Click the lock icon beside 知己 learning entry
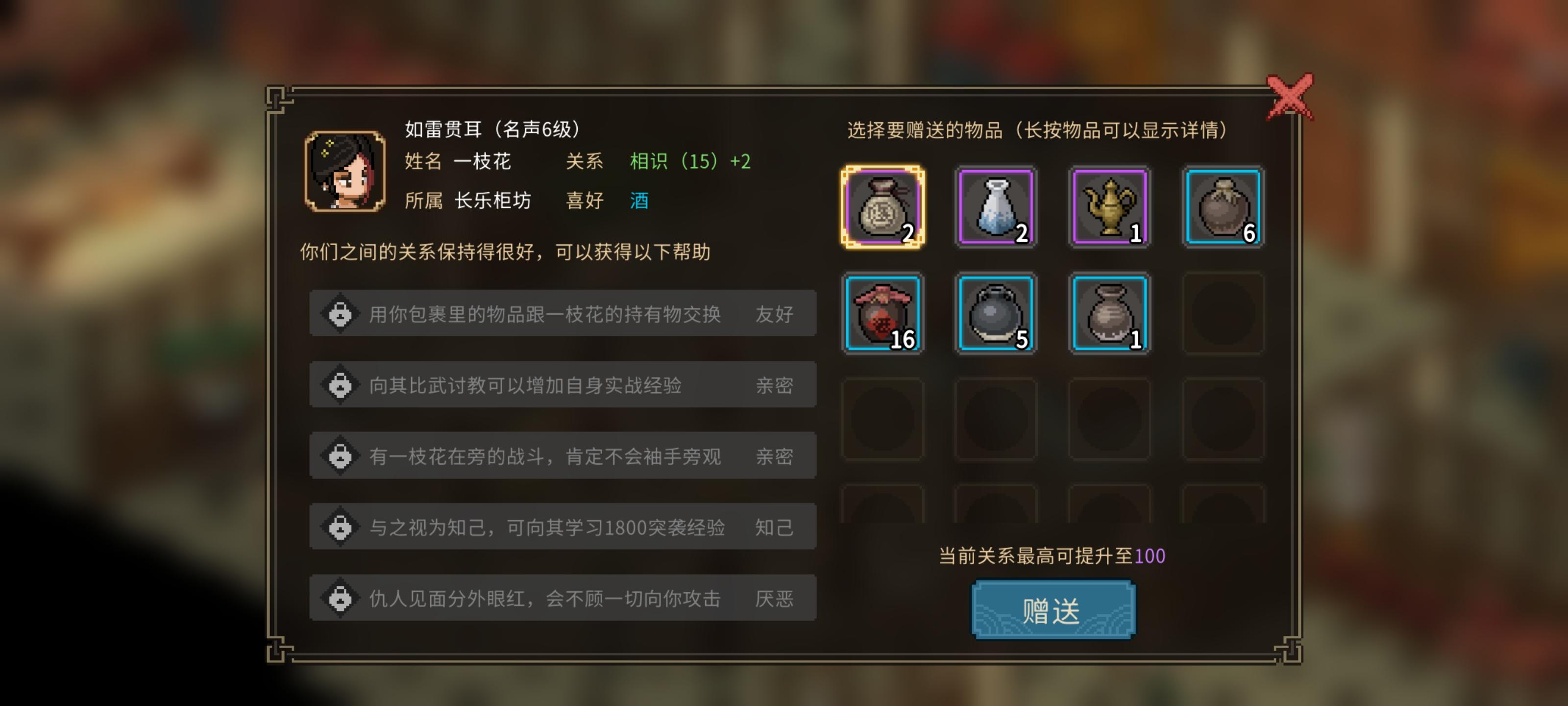Screen dimensions: 1568x706 click(341, 526)
